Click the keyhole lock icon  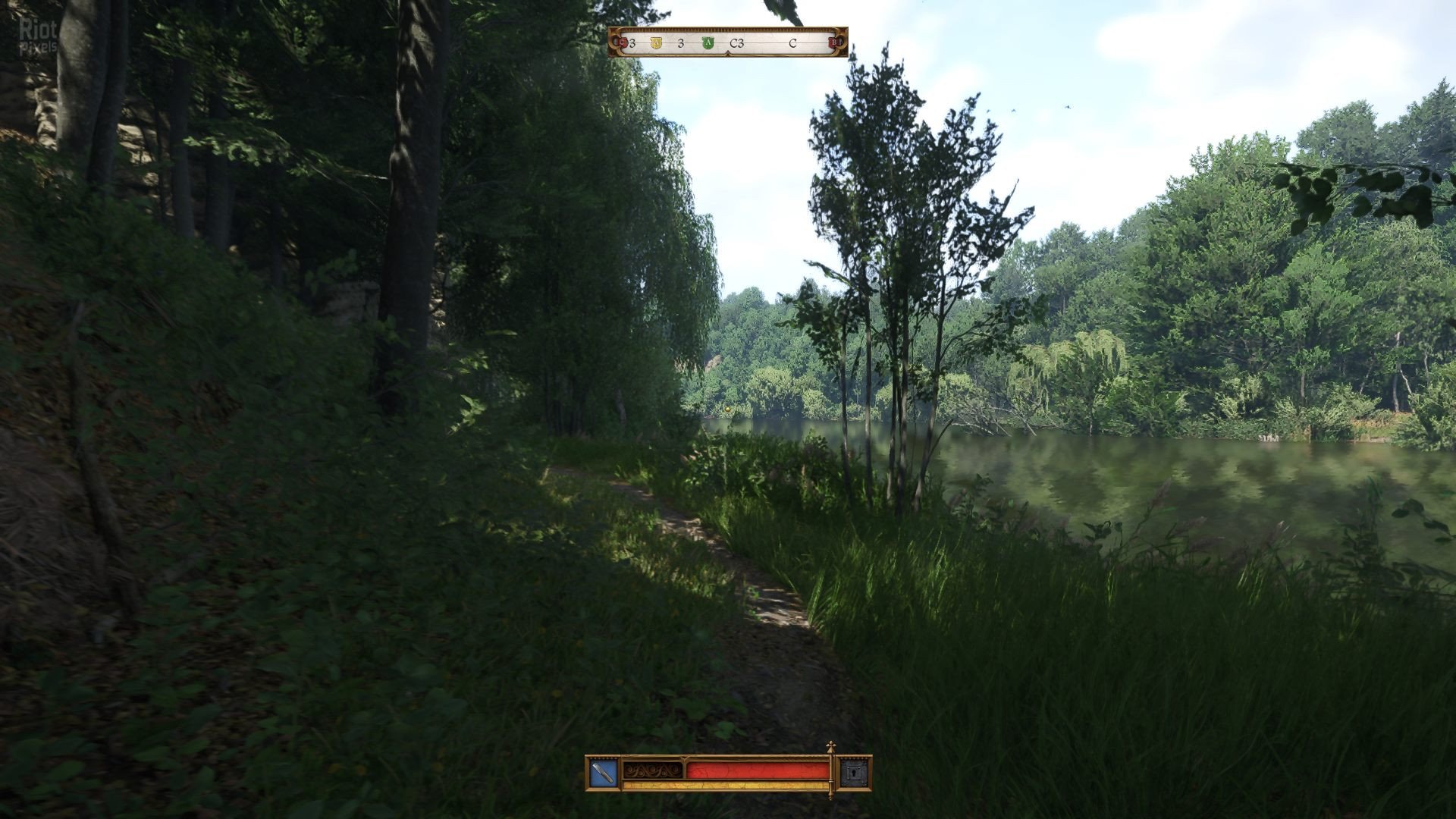click(x=854, y=773)
